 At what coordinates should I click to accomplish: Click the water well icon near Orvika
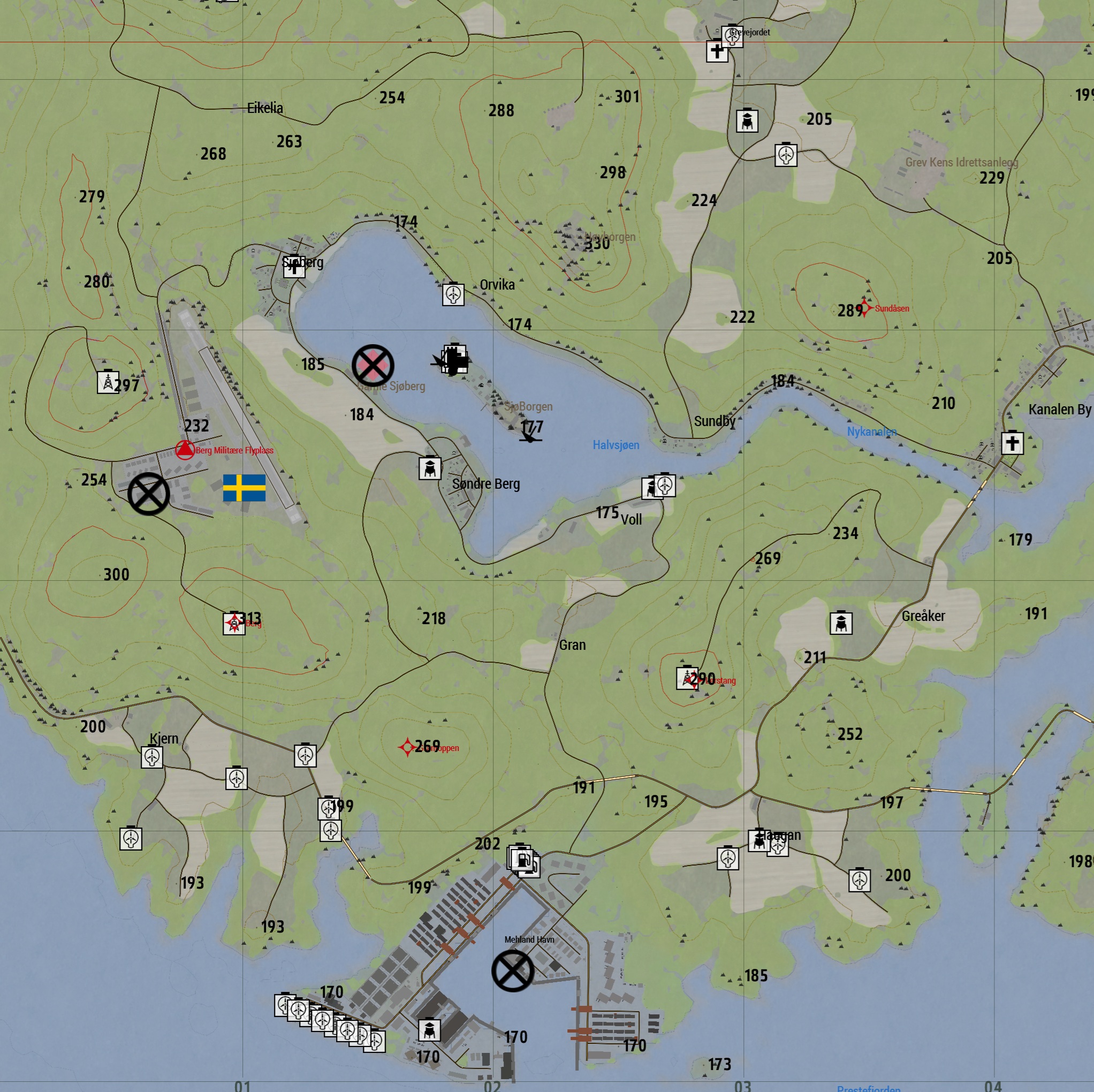452,295
